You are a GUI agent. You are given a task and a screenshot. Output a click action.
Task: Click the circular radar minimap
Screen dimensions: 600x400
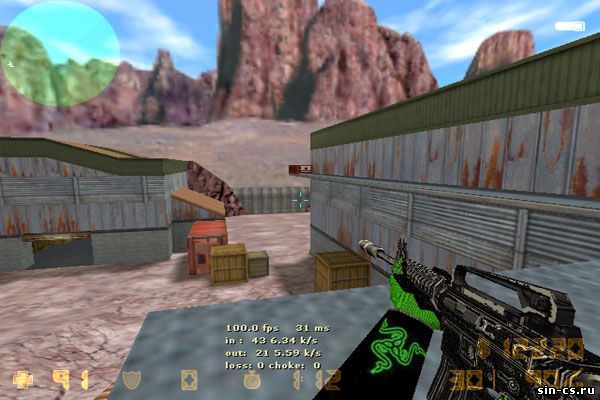coord(60,54)
